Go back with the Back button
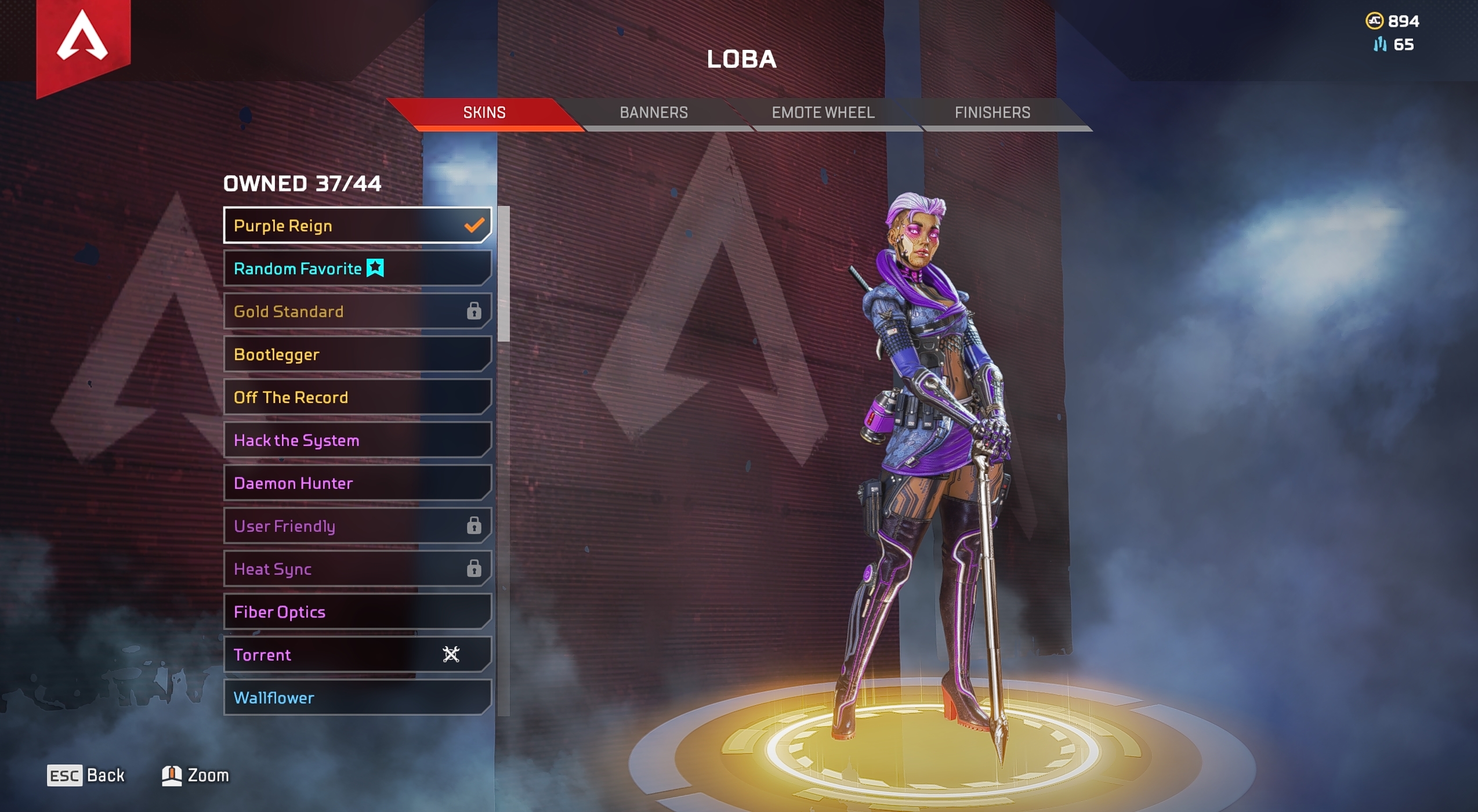 point(86,775)
